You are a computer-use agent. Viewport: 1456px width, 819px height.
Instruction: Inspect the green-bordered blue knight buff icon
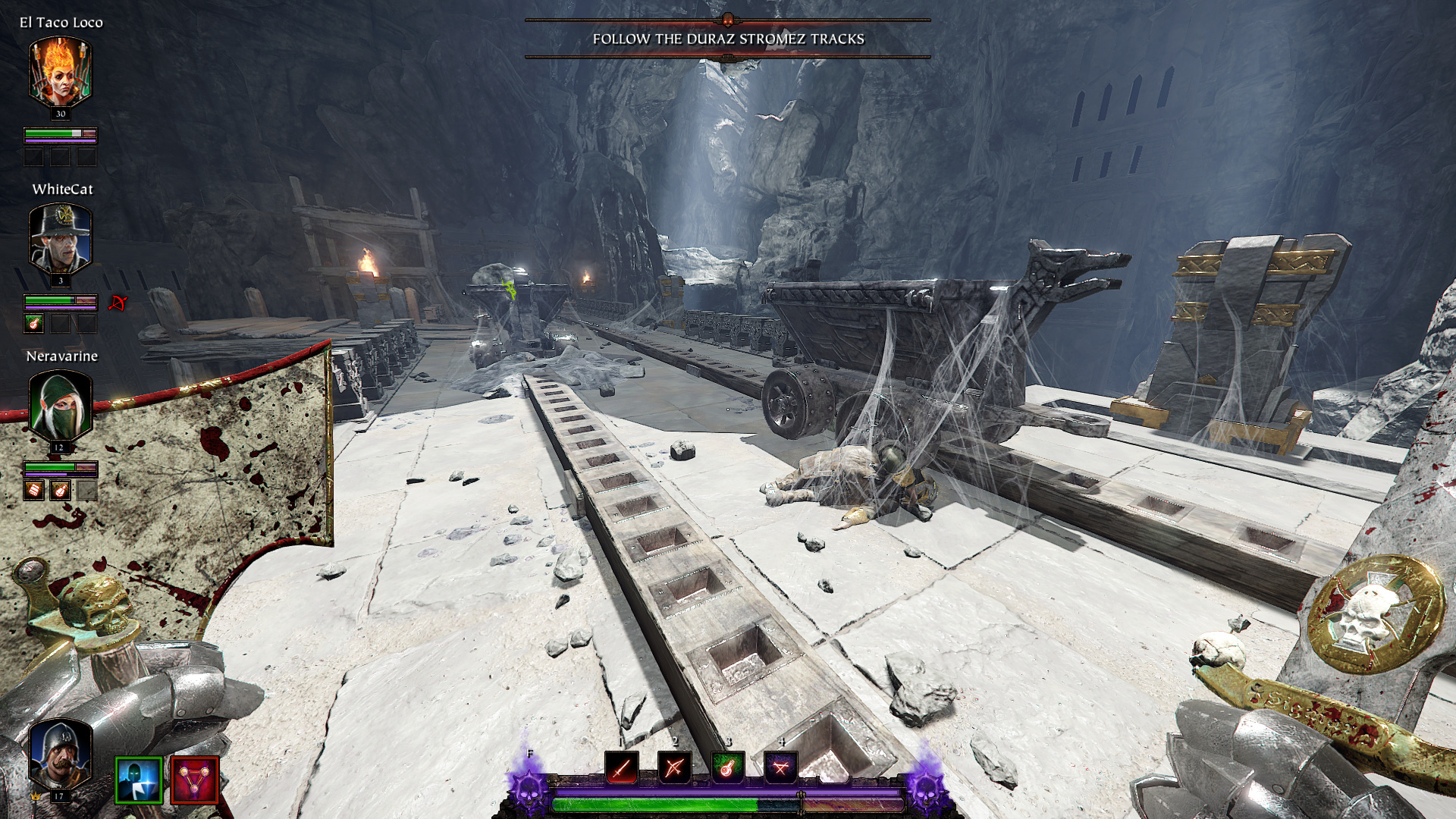tap(139, 780)
